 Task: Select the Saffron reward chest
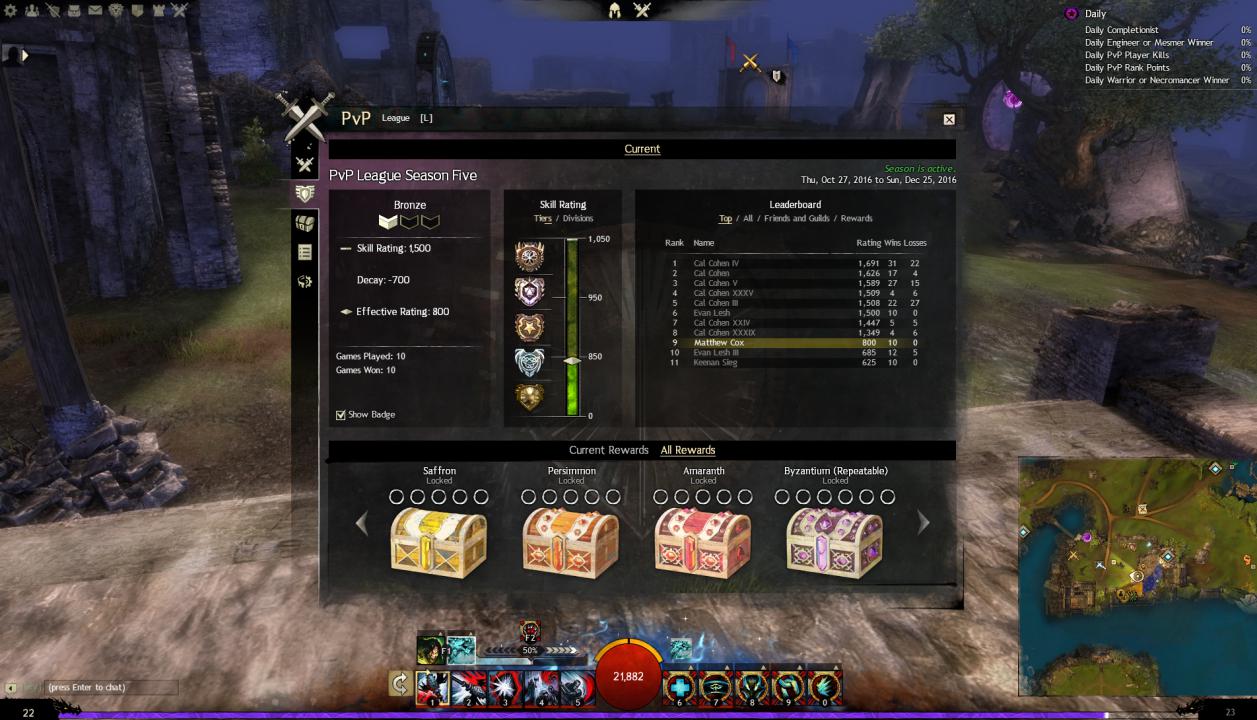tap(439, 543)
